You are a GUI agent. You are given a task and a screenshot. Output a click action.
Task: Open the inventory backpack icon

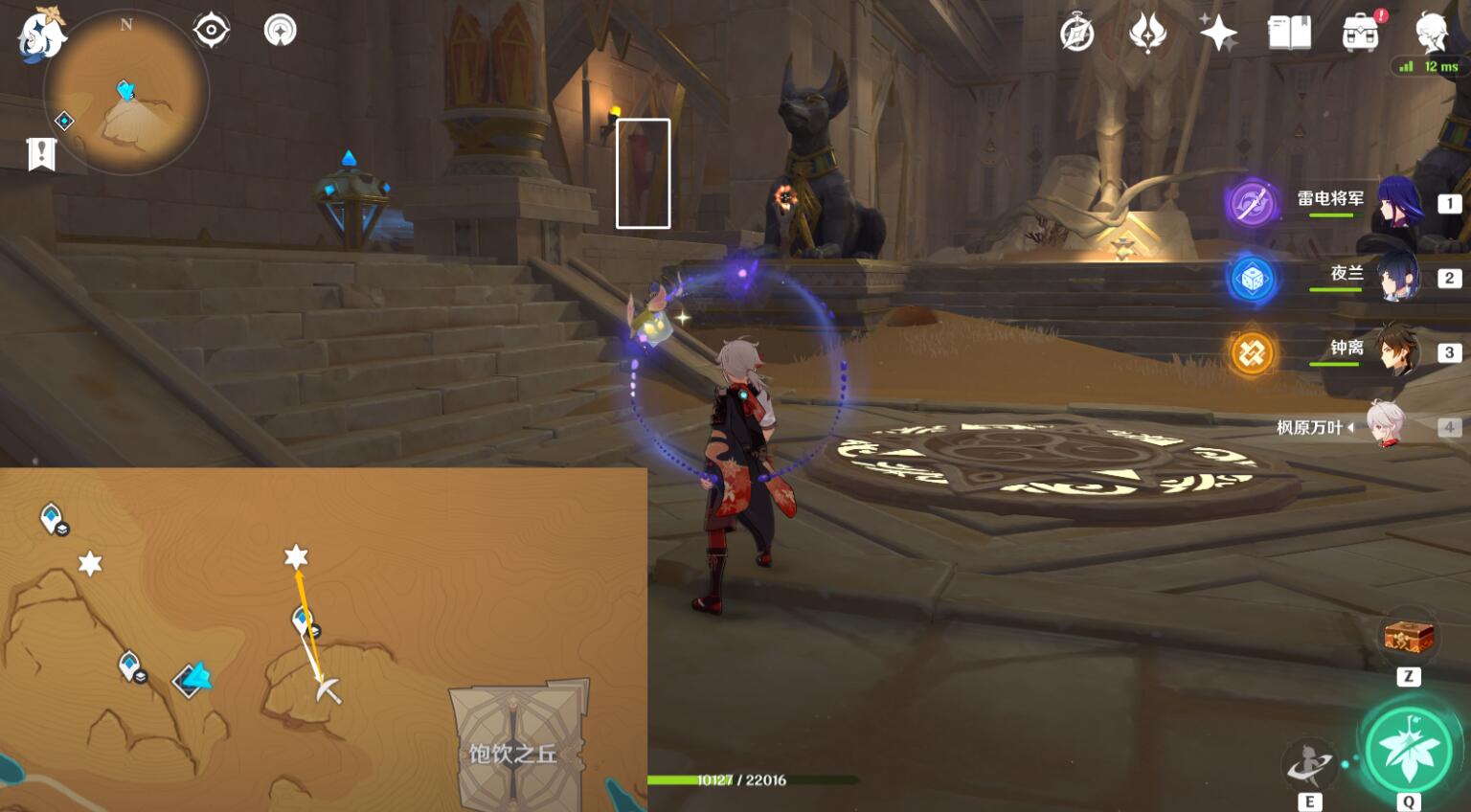point(1361,34)
